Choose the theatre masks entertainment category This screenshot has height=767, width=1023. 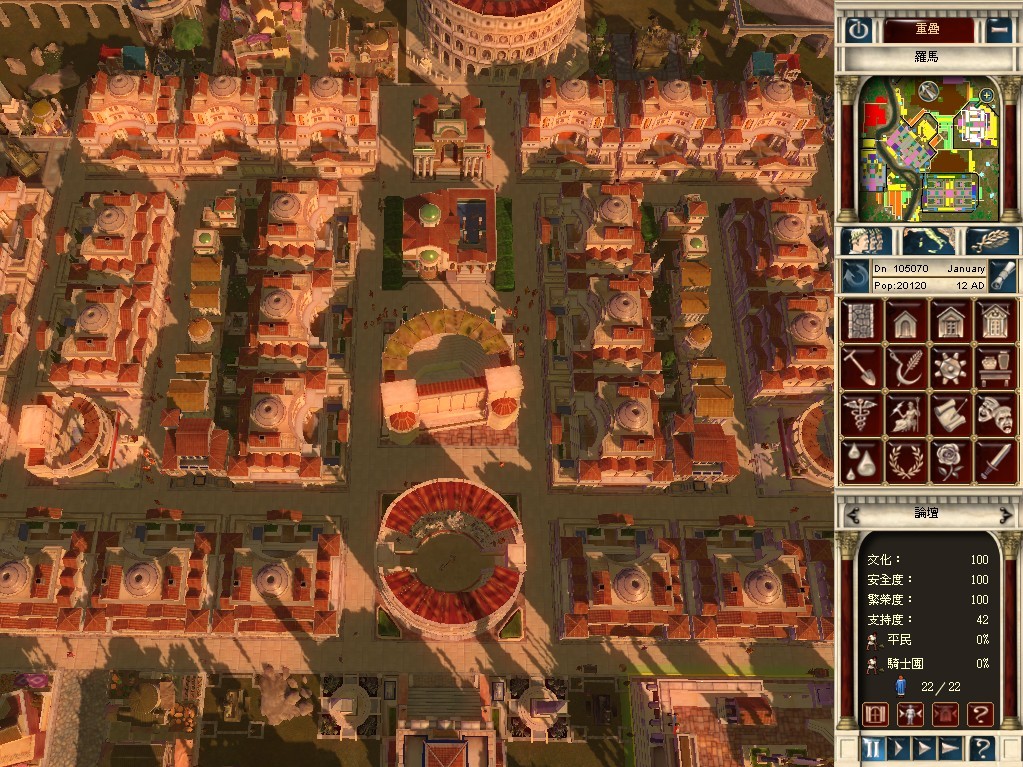click(x=995, y=414)
